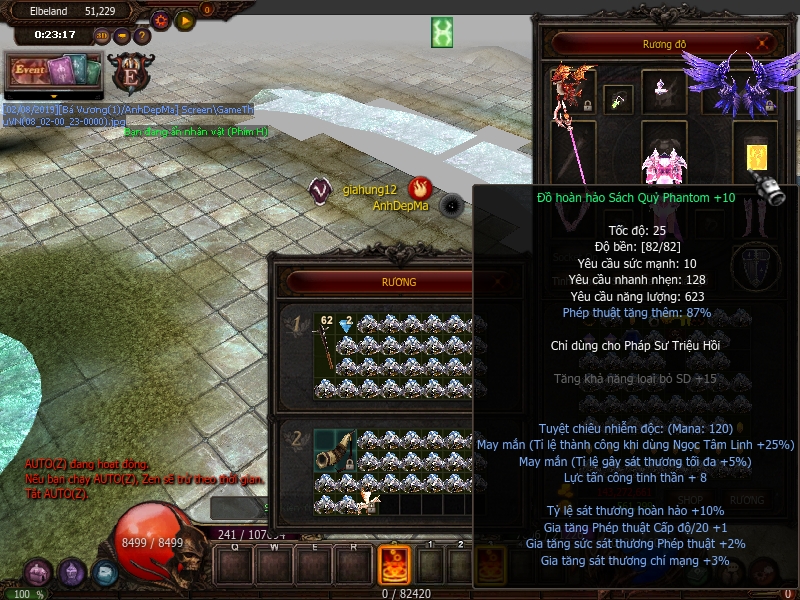Click the red E shield emblem
The width and height of the screenshot is (800, 600).
click(129, 73)
